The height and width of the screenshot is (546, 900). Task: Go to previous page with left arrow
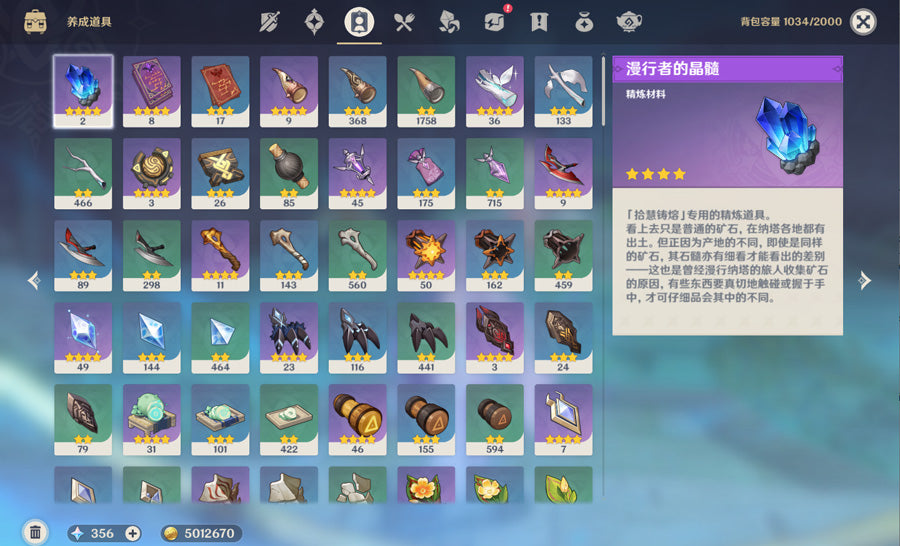click(x=34, y=281)
